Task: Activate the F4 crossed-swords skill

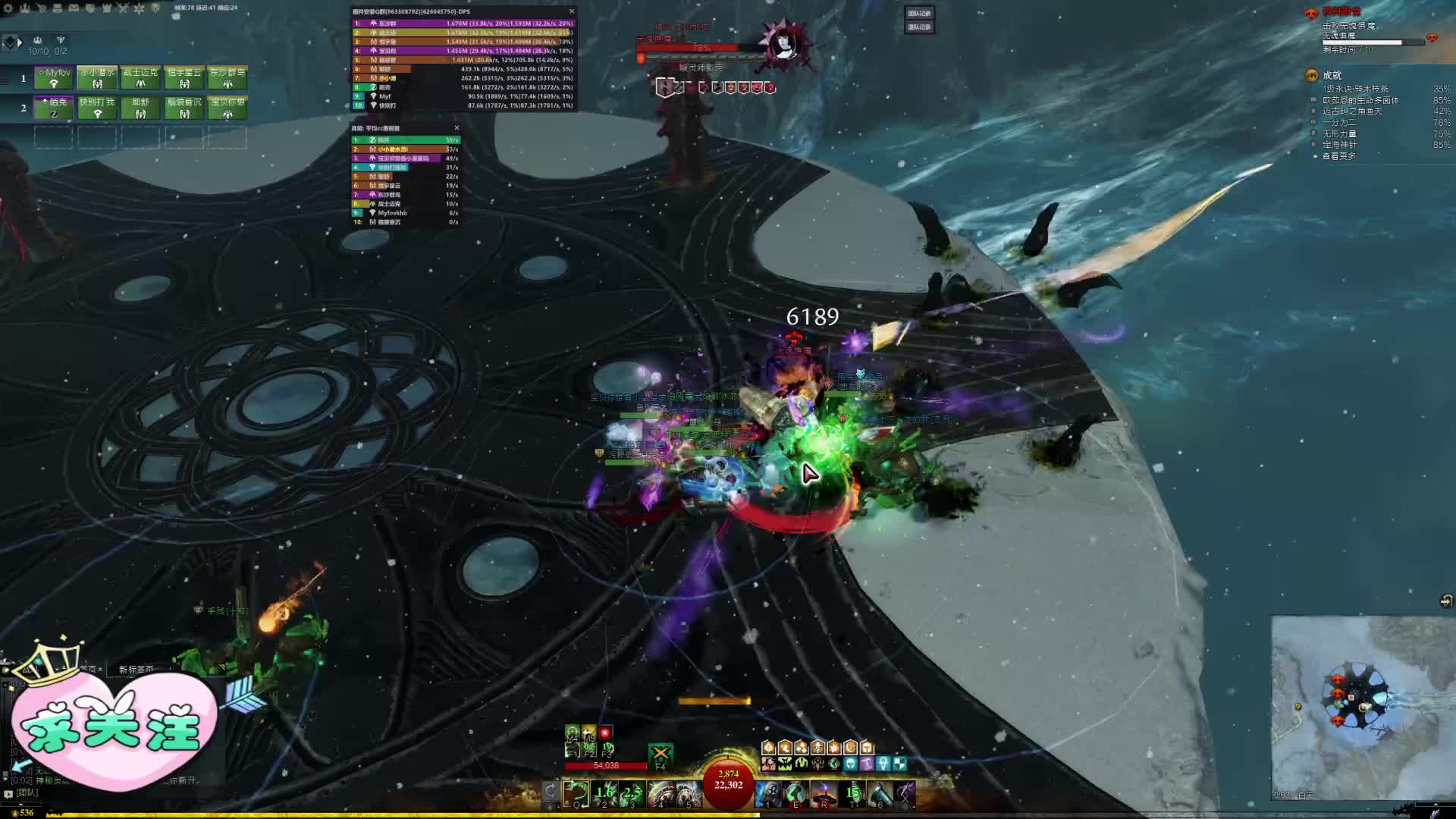Action: tap(661, 754)
